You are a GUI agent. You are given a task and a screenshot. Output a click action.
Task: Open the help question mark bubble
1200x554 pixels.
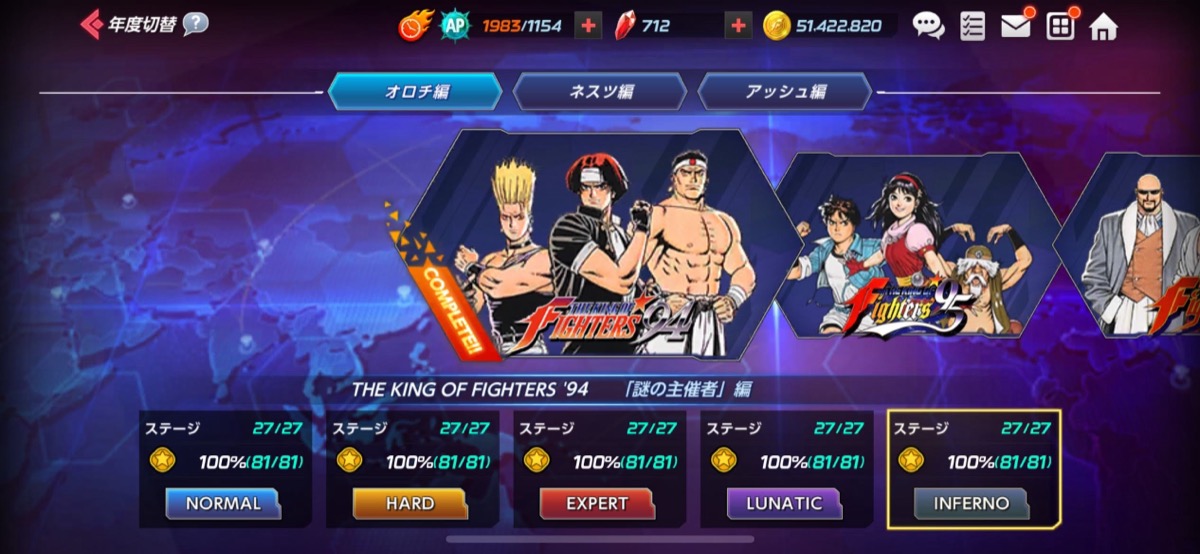coord(196,24)
